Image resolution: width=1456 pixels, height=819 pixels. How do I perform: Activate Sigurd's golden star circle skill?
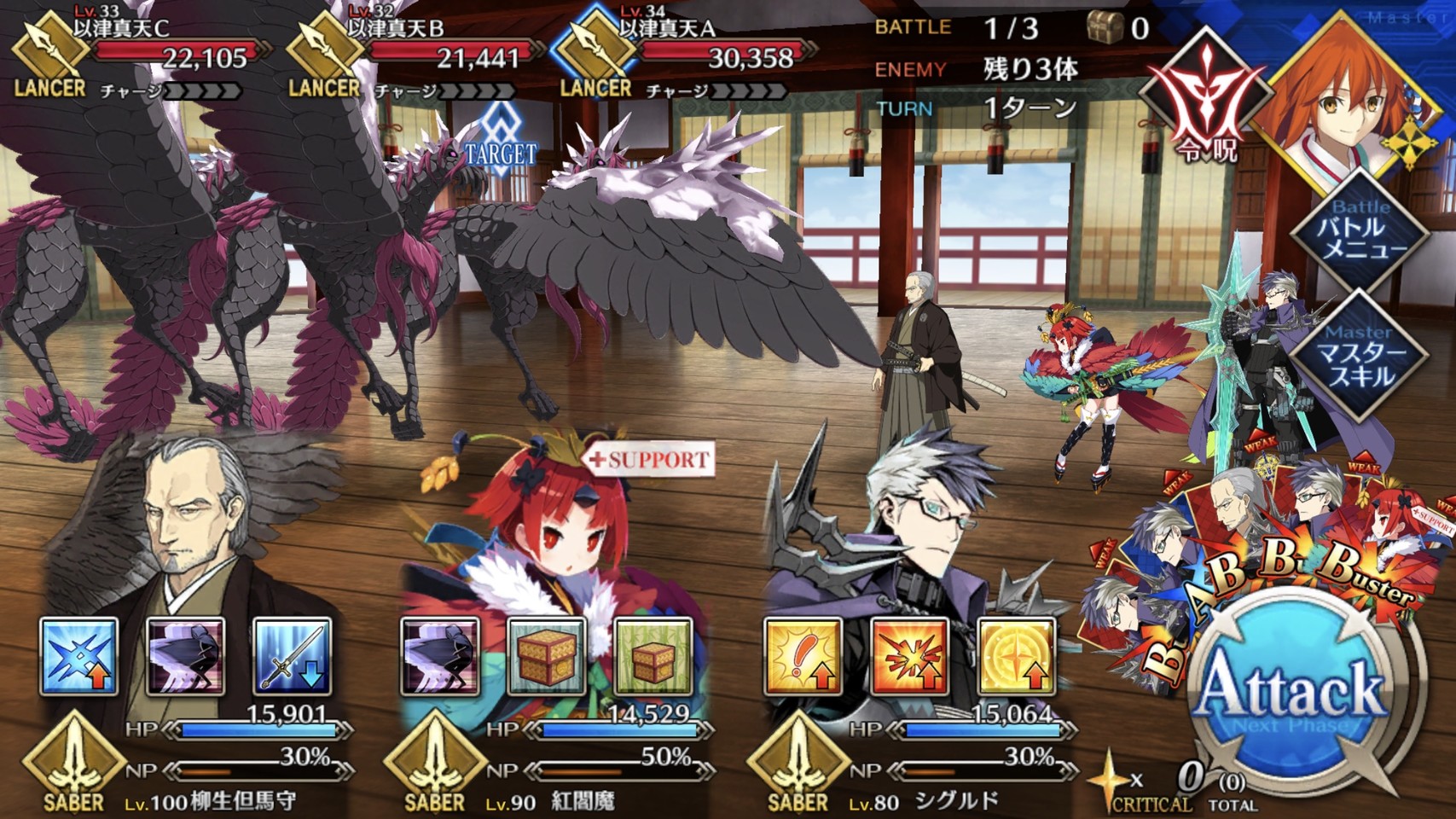coord(1016,655)
